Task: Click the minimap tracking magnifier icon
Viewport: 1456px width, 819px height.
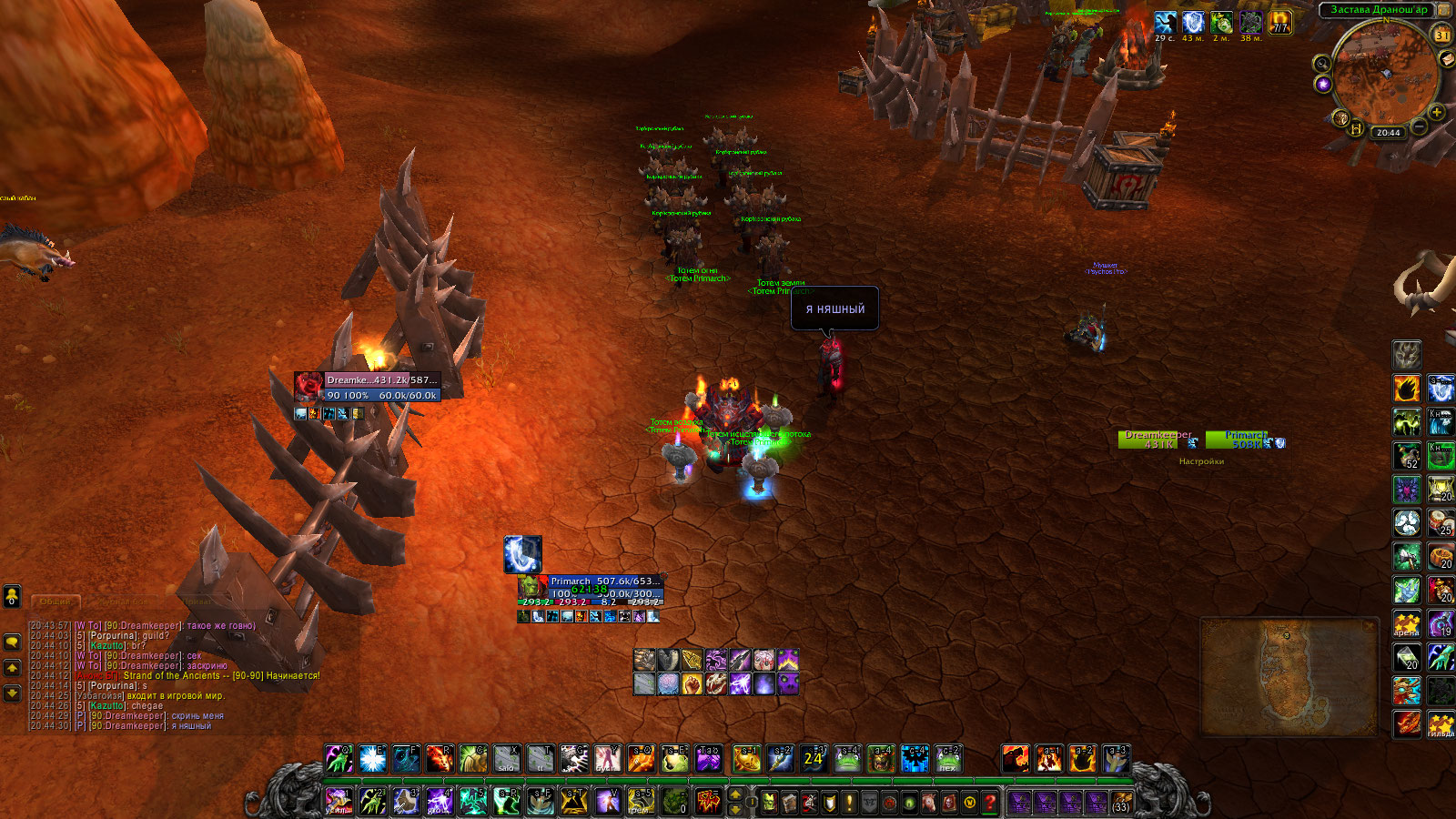Action: coord(1321,63)
